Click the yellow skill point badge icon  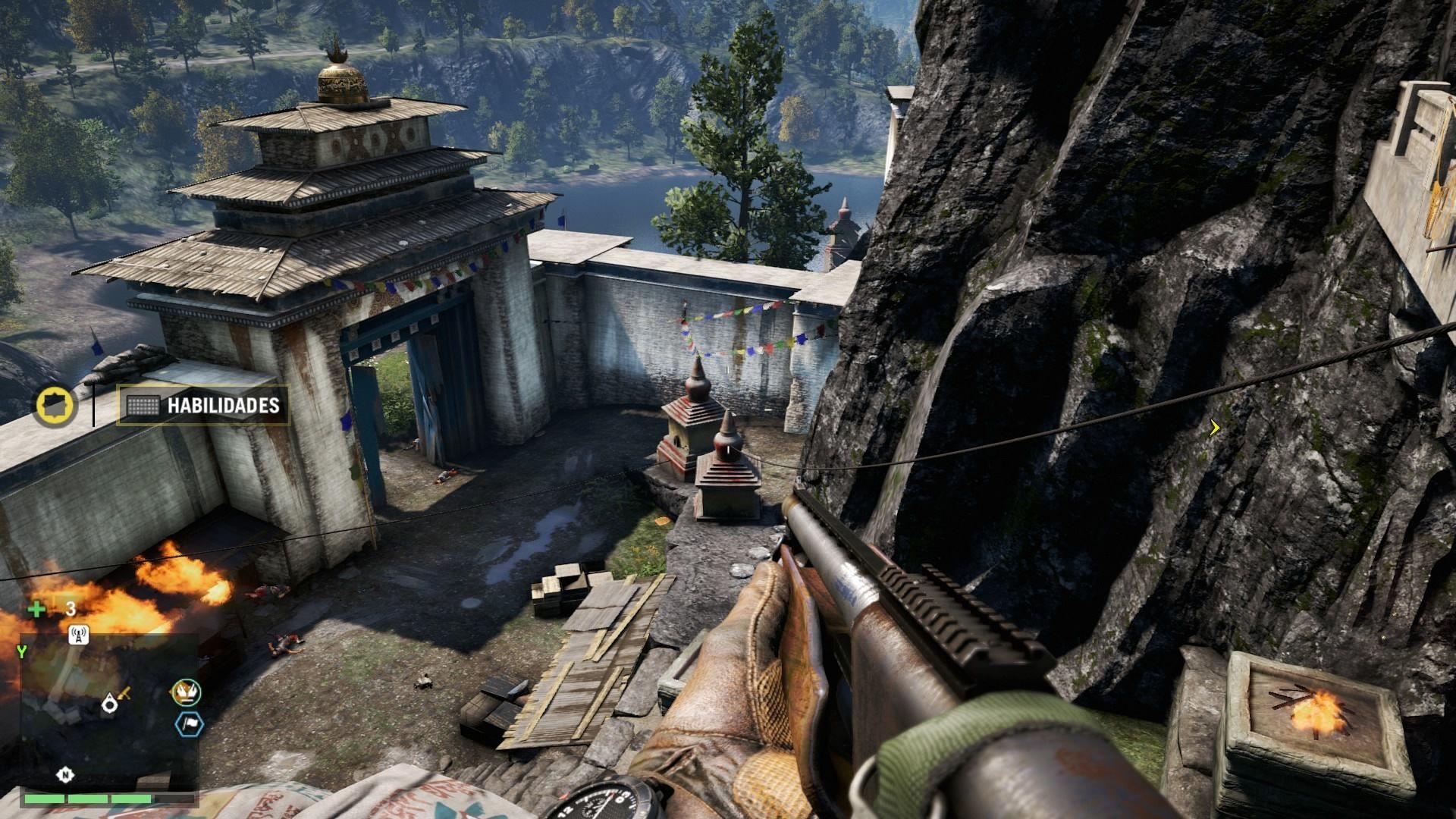55,405
